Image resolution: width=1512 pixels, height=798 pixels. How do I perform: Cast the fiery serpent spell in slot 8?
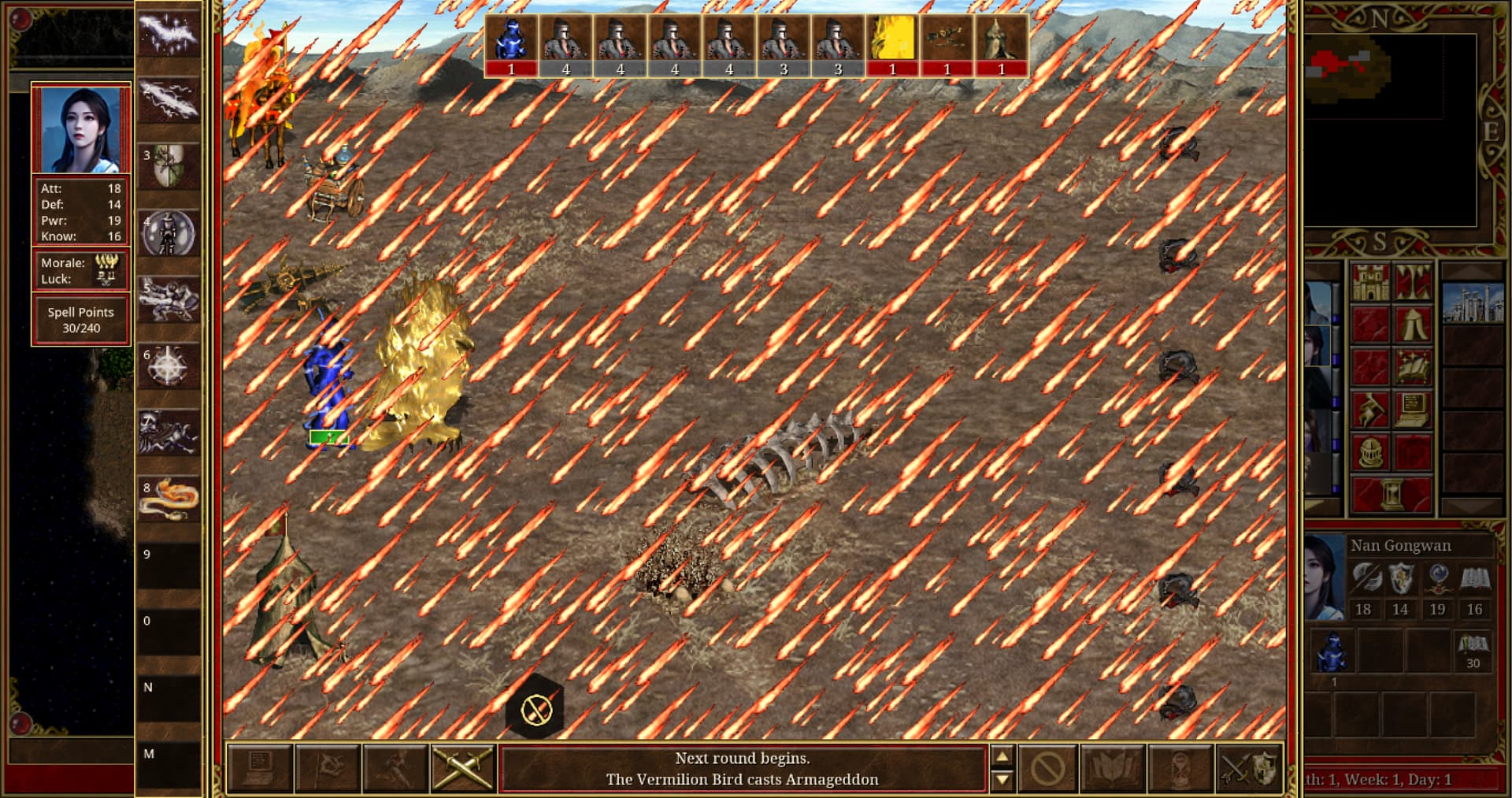tap(168, 499)
